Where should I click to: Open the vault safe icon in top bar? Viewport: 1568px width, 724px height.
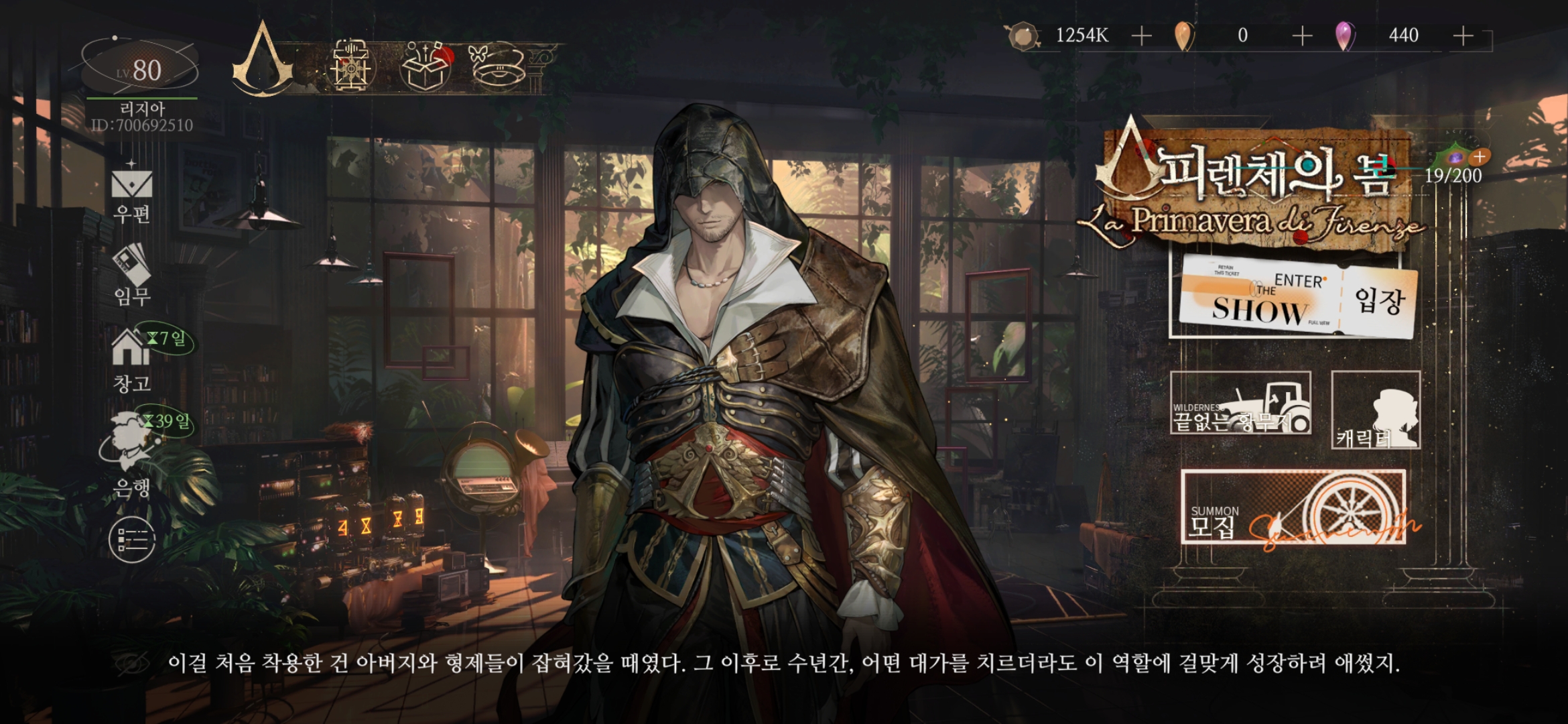tap(350, 66)
